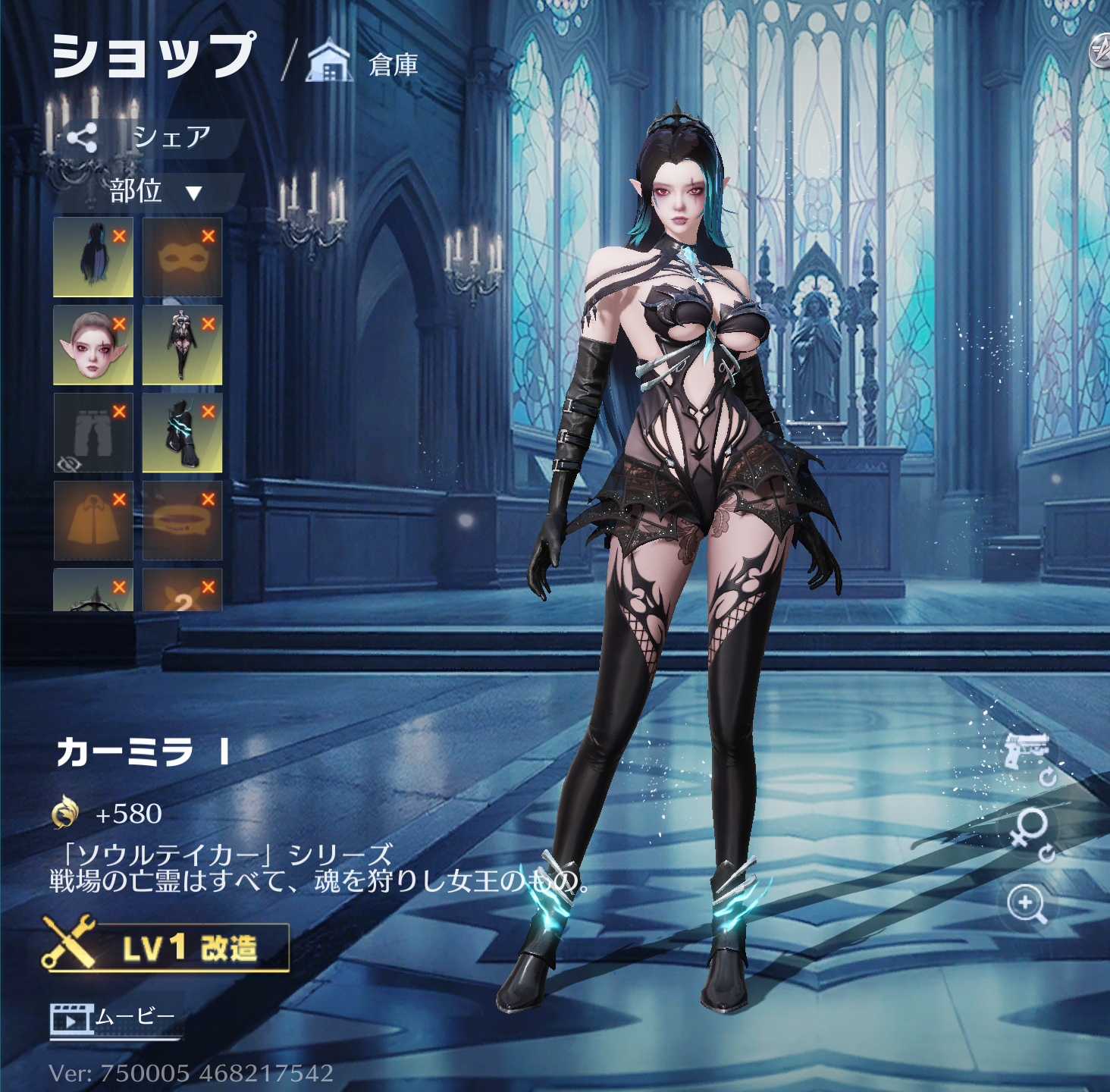1110x1092 pixels.
Task: Open the 部位 parts dropdown
Action: (x=154, y=191)
